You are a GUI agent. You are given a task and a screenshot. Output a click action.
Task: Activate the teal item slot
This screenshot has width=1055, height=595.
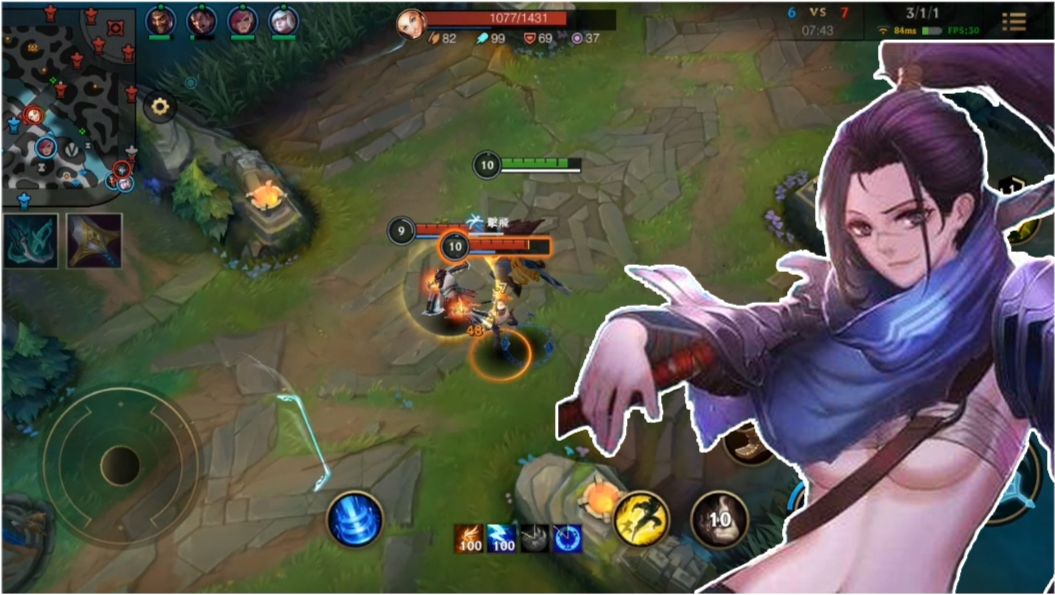click(30, 241)
